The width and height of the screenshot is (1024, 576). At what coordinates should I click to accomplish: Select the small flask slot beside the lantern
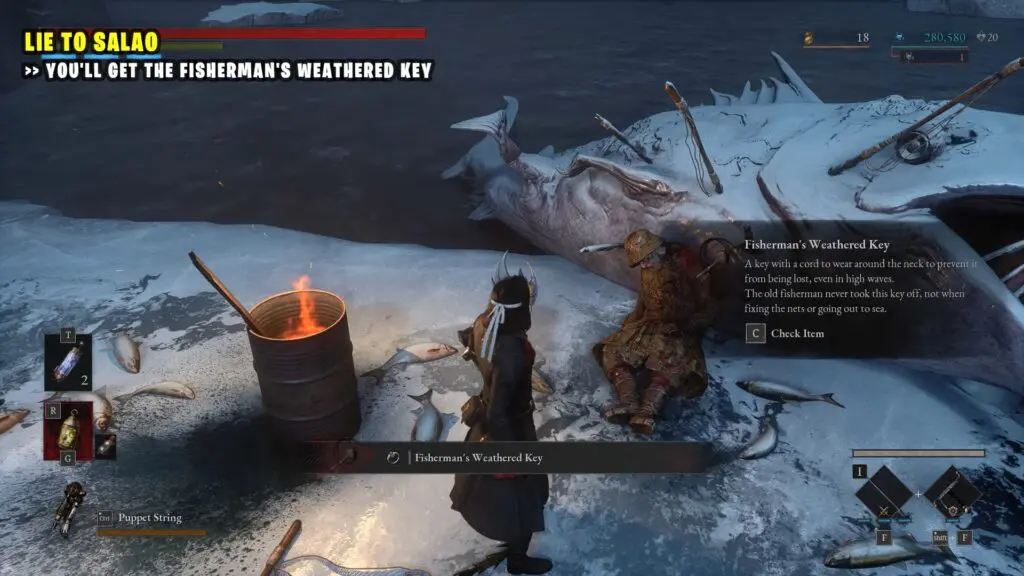coord(105,446)
